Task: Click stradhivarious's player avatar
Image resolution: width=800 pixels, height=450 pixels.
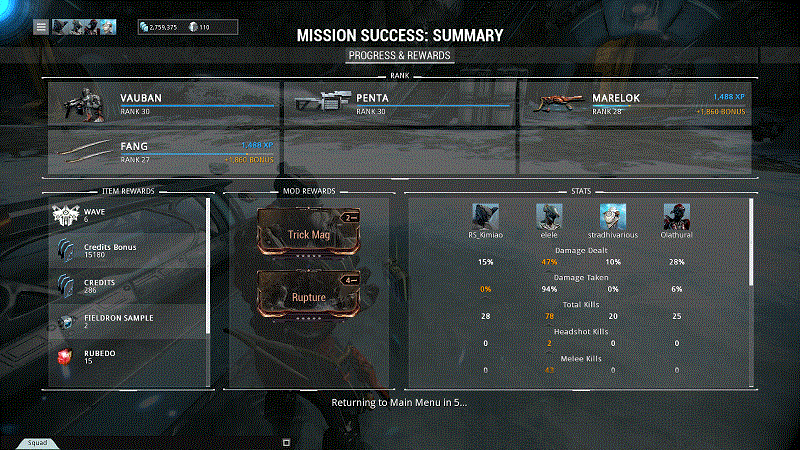Action: [612, 216]
